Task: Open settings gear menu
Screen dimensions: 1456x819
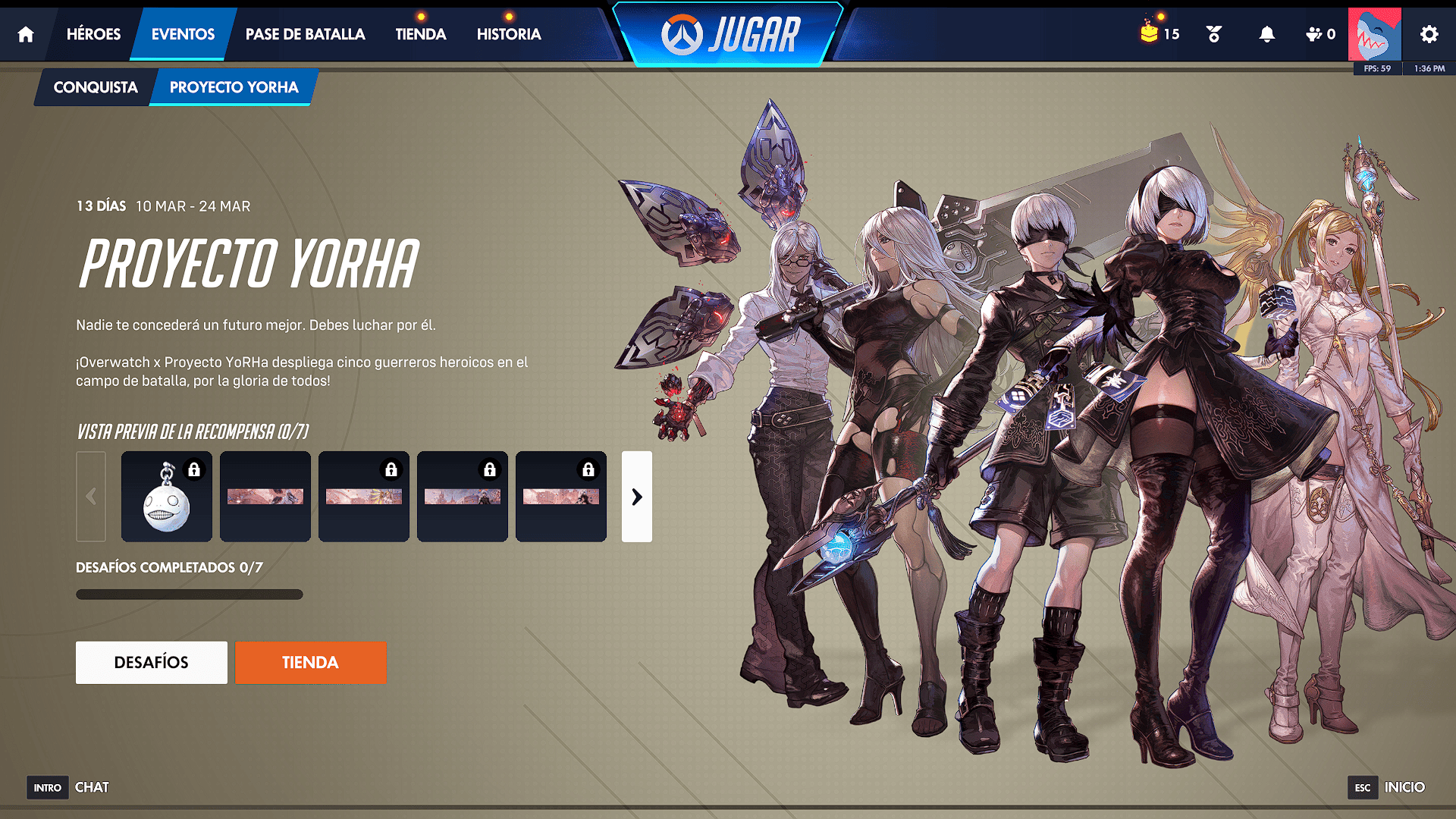Action: pos(1429,34)
